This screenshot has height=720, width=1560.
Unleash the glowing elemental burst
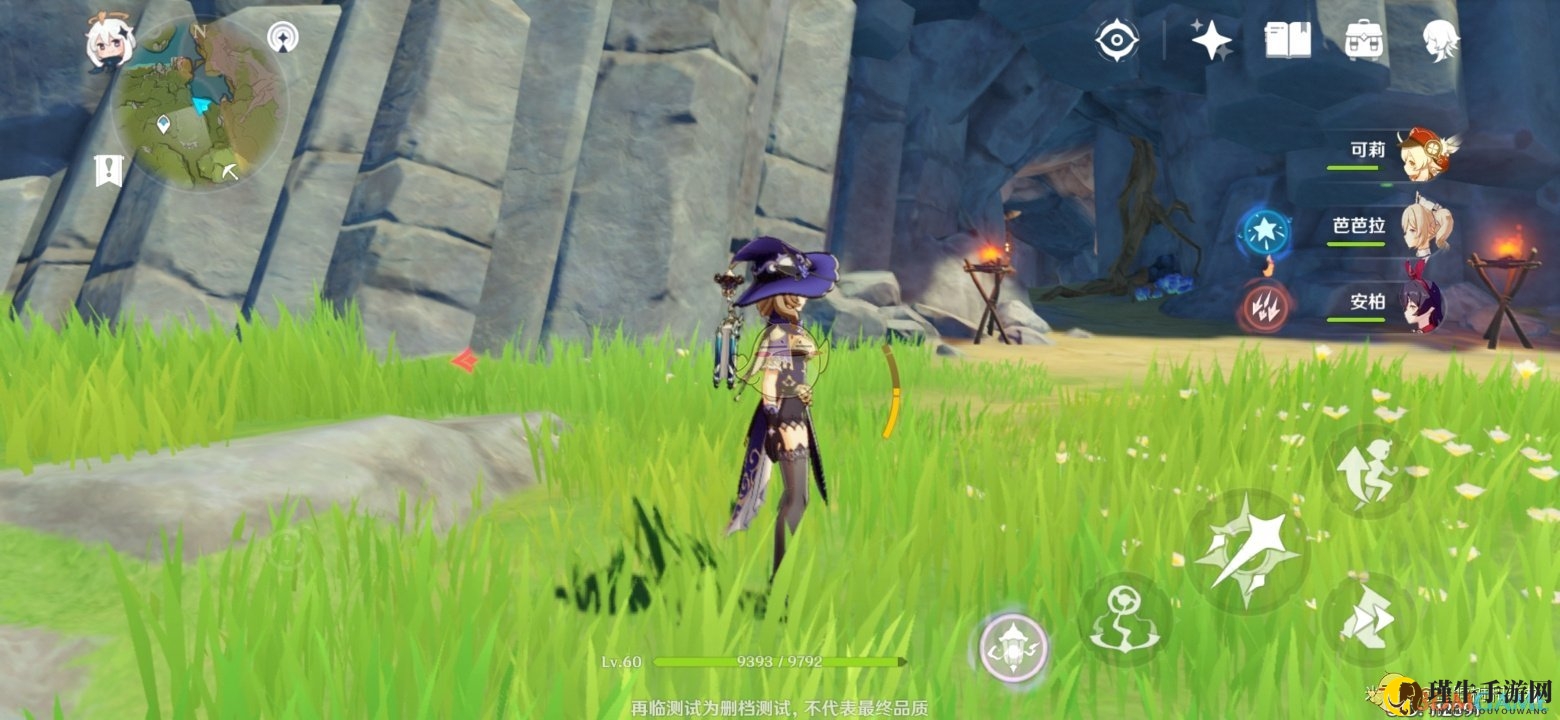tap(1013, 647)
